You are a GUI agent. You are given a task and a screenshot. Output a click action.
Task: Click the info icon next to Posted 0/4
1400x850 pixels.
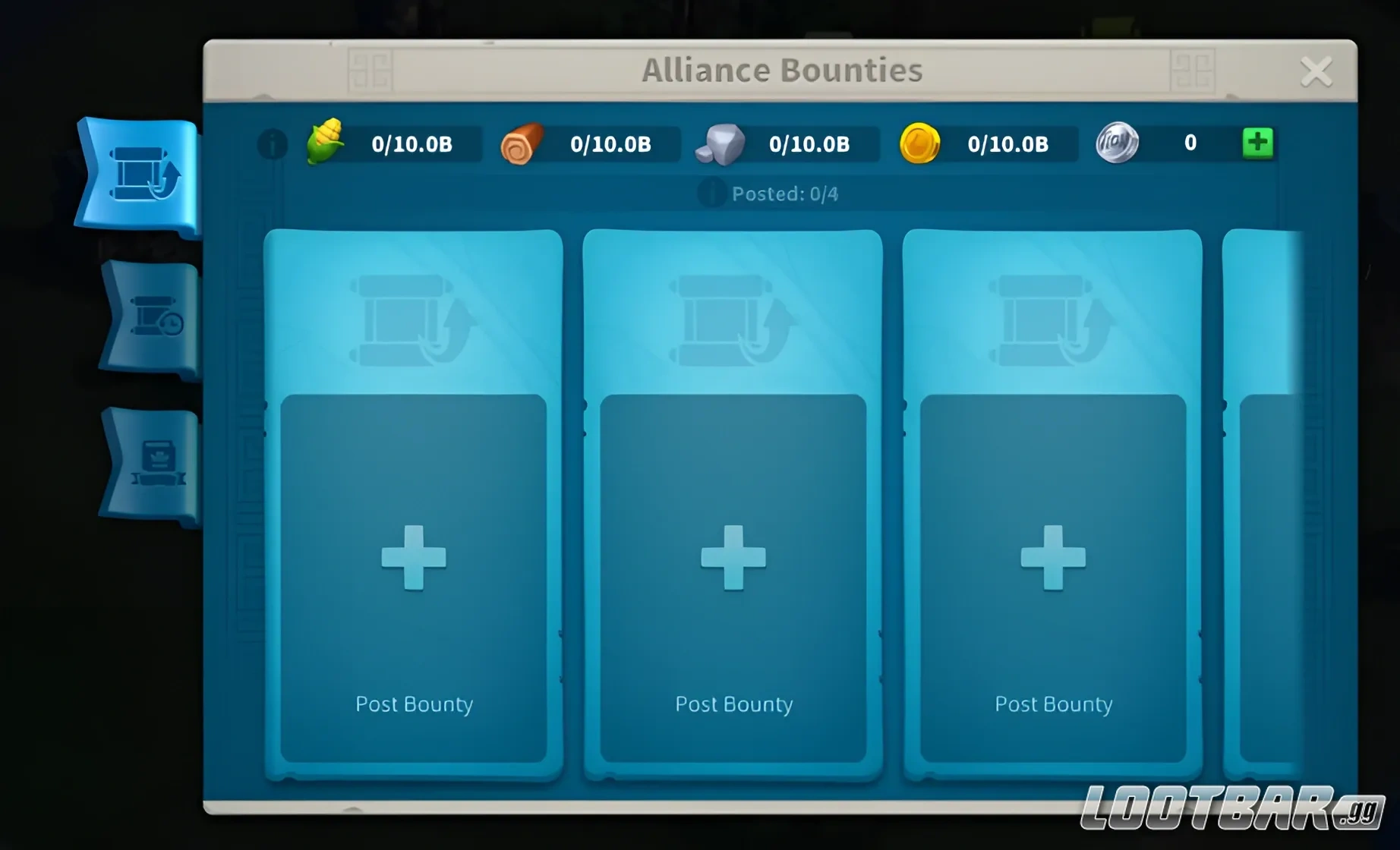(x=711, y=194)
